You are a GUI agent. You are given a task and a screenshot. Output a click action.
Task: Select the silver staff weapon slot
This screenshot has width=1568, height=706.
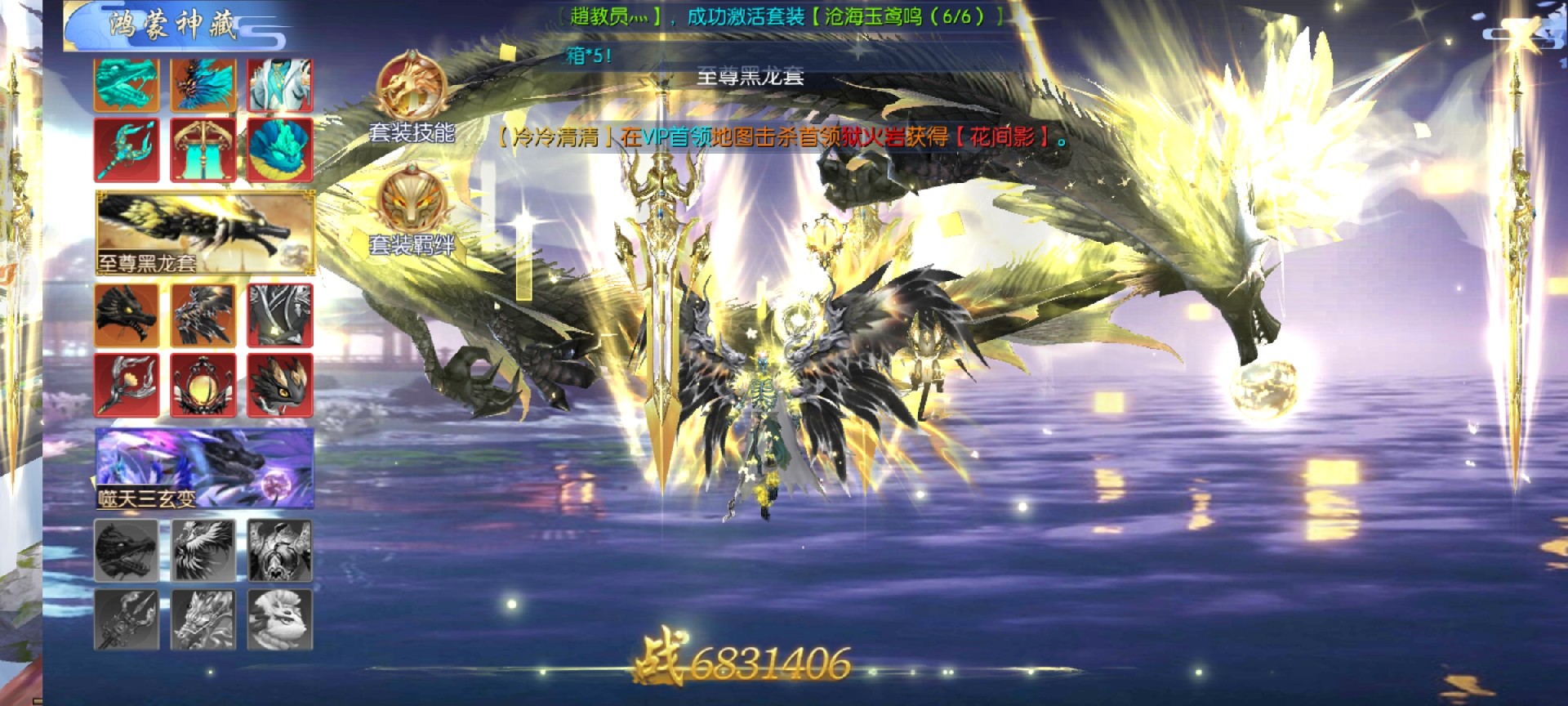[127, 385]
